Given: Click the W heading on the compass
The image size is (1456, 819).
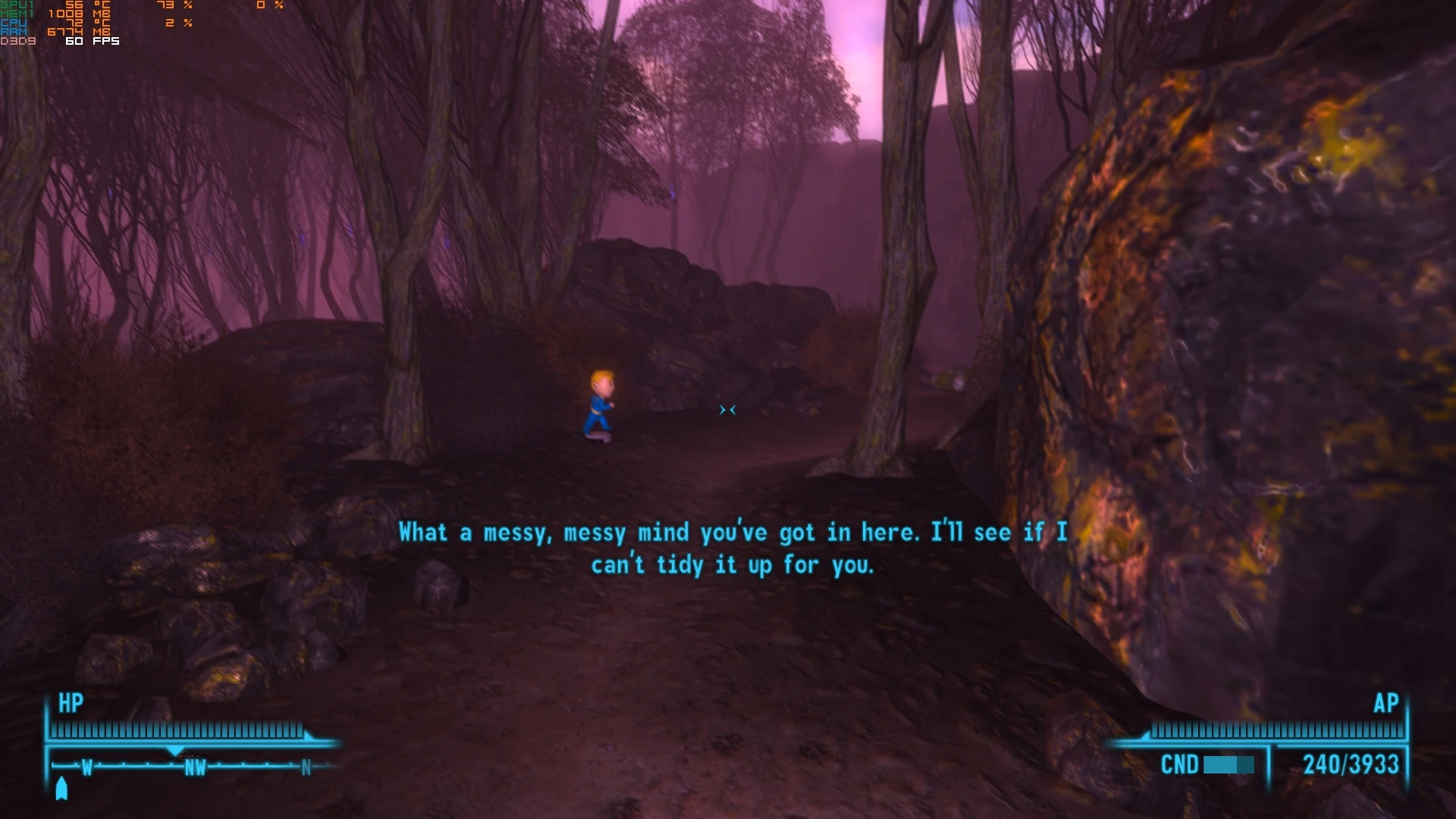Looking at the screenshot, I should tap(86, 767).
